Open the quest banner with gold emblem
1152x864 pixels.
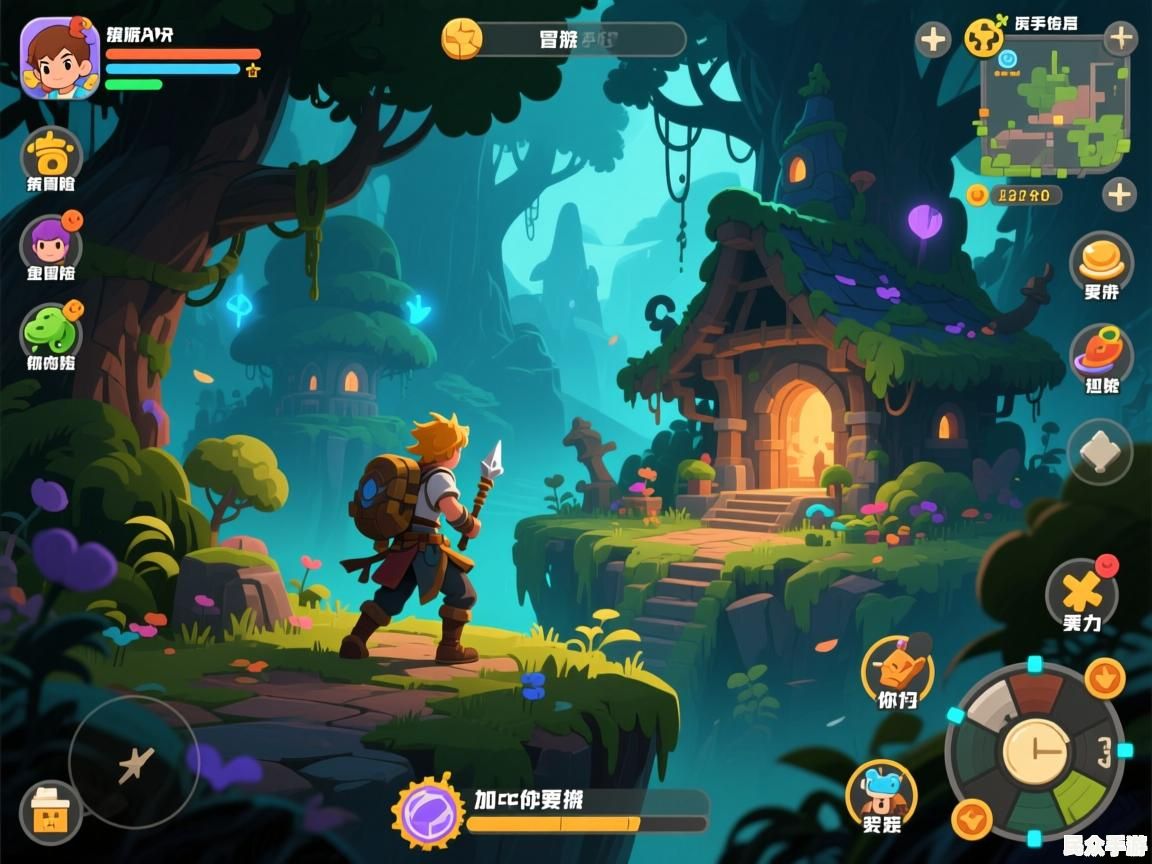(x=563, y=39)
